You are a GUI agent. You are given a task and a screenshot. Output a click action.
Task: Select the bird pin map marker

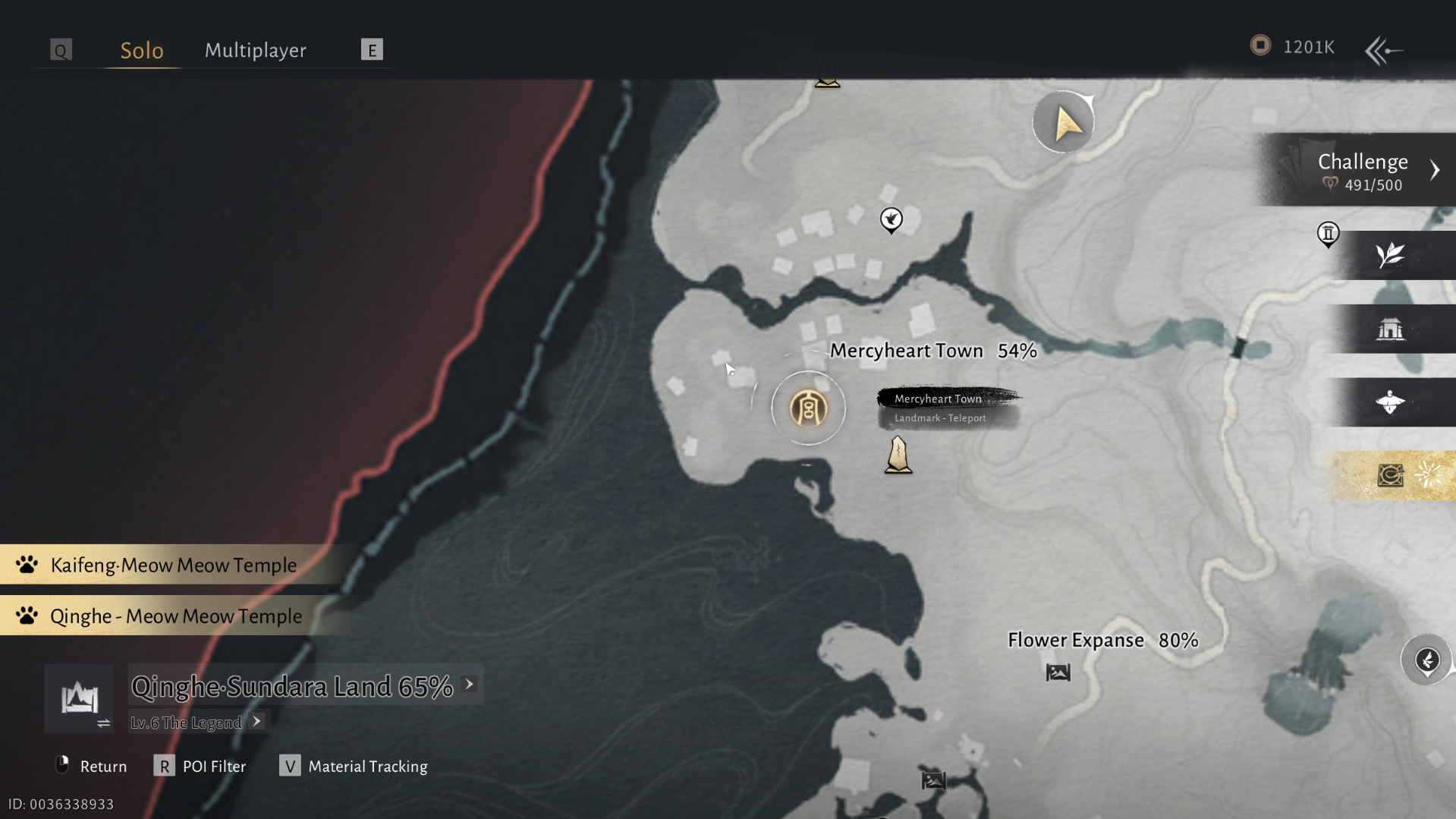click(892, 220)
